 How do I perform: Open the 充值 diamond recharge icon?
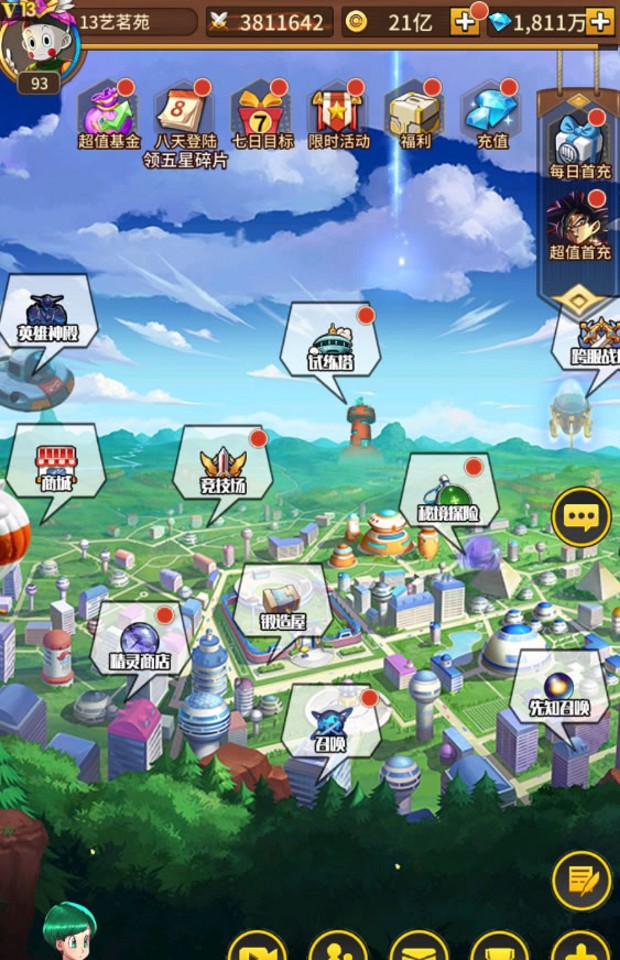pos(492,113)
